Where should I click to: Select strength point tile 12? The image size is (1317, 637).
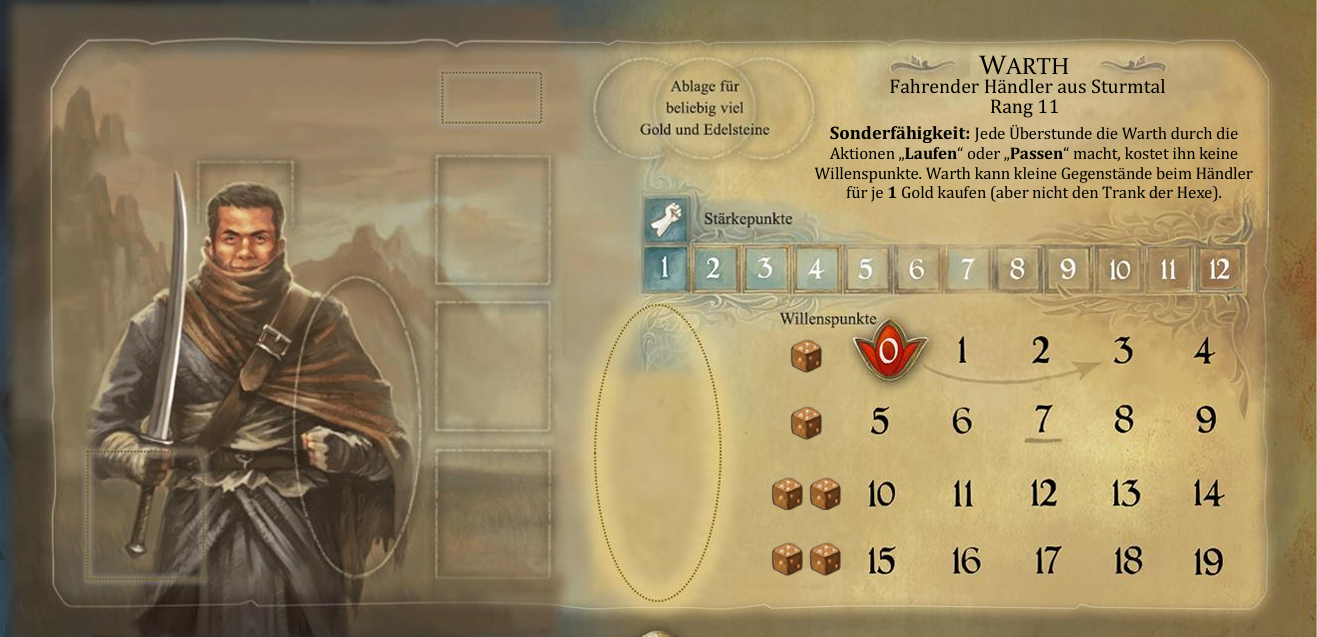coord(1219,269)
